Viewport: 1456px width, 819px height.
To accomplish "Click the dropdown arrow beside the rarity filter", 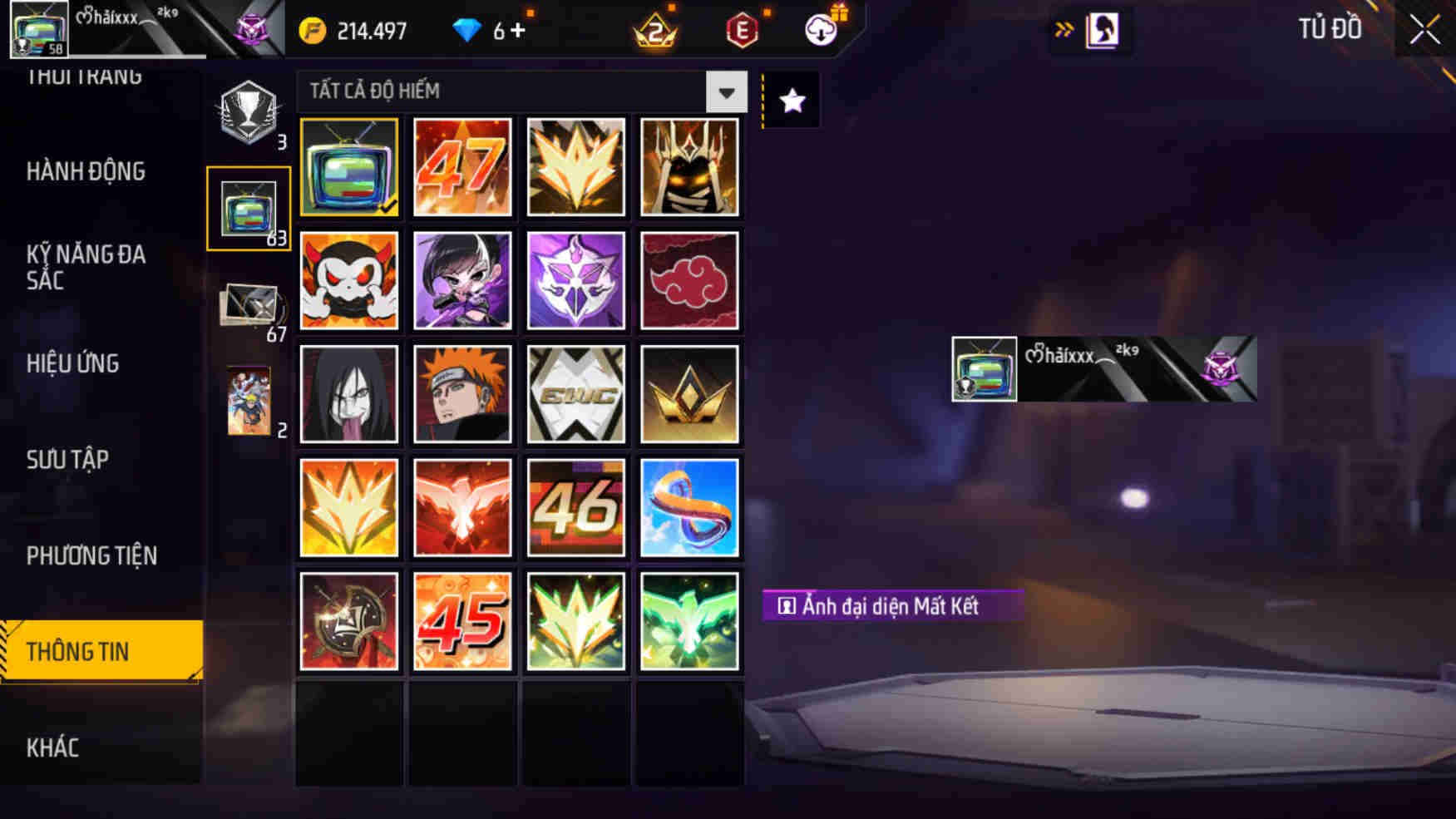I will coord(727,92).
